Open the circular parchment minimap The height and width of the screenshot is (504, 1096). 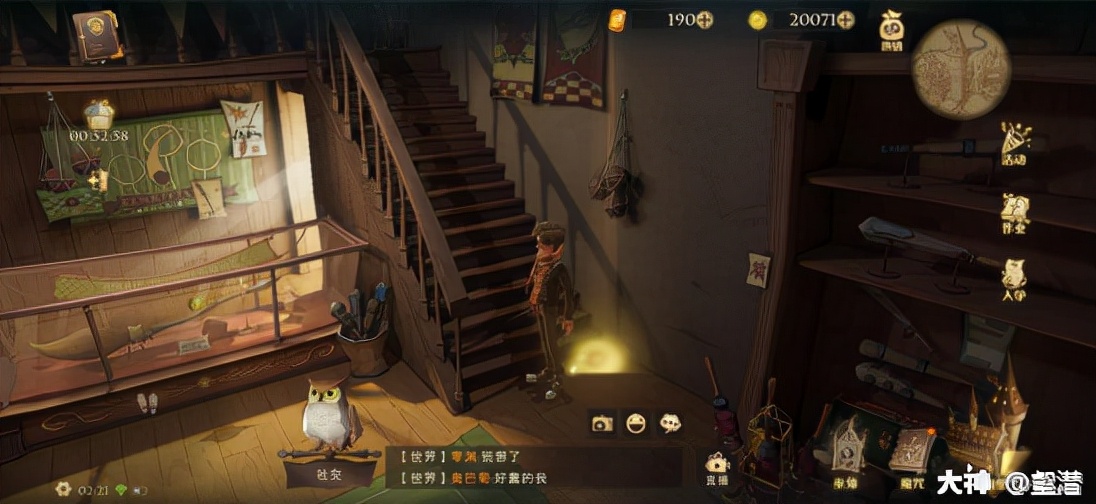pos(961,70)
